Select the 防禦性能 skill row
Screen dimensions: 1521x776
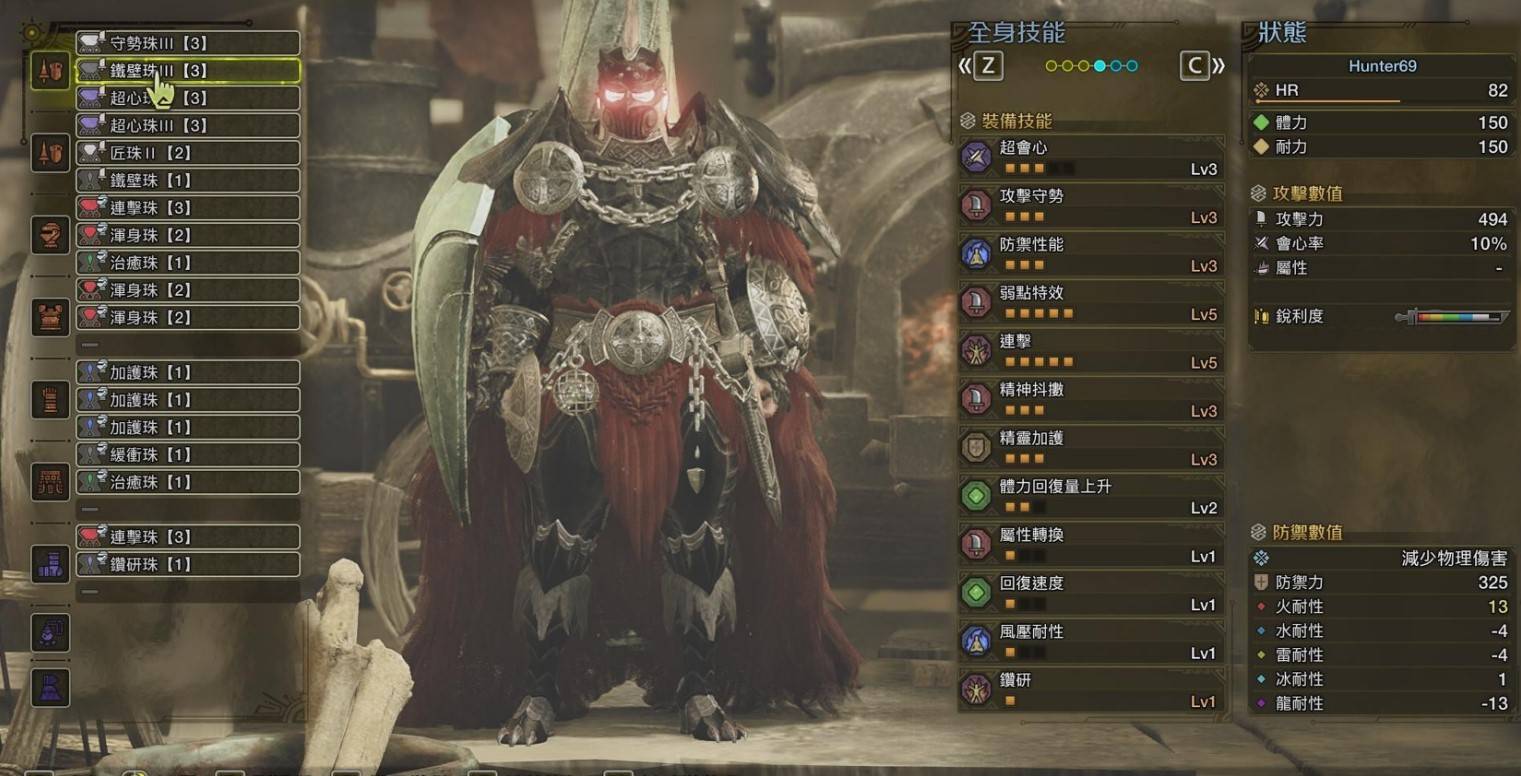click(1091, 255)
